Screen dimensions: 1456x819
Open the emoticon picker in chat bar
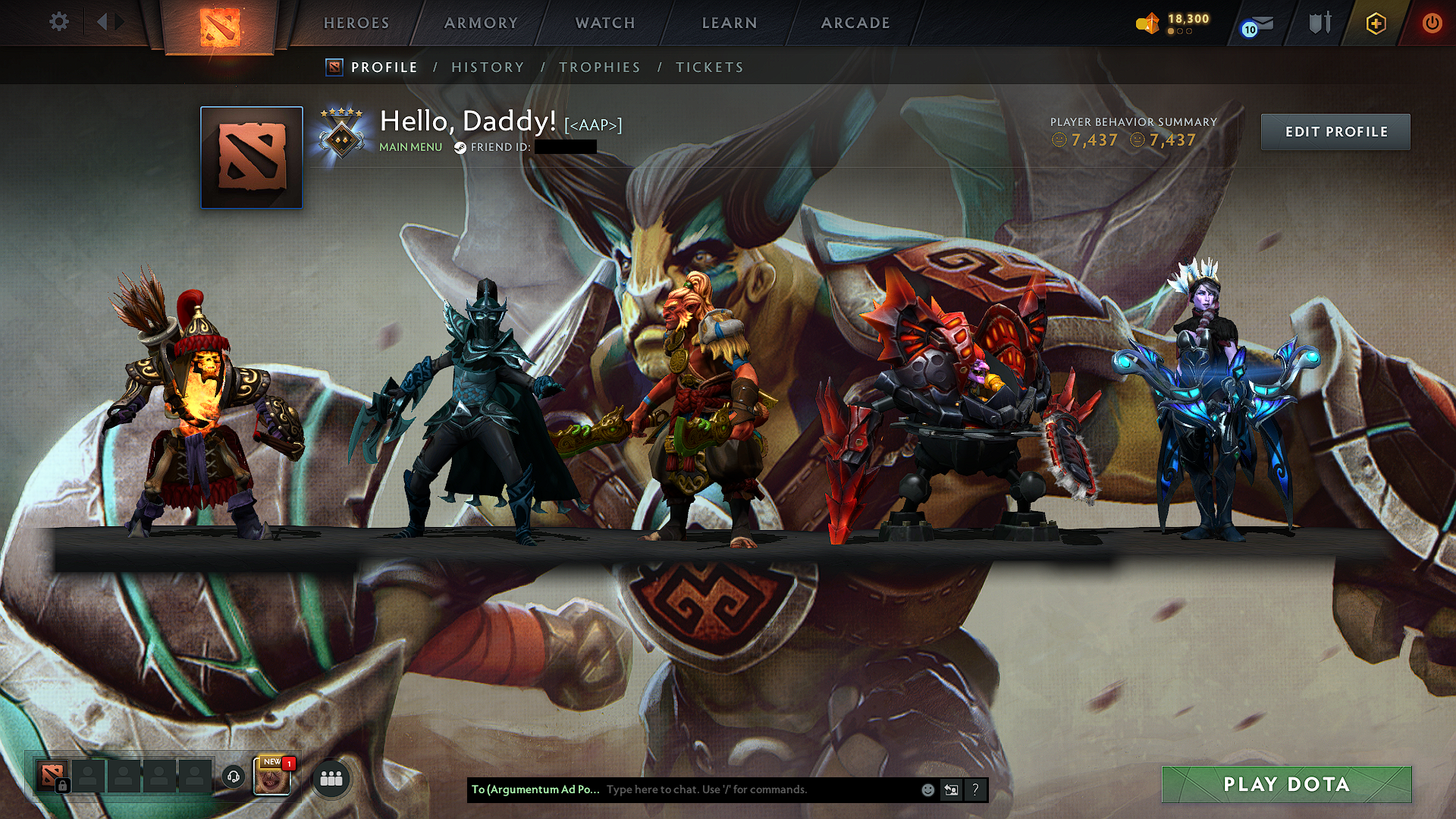click(x=927, y=789)
